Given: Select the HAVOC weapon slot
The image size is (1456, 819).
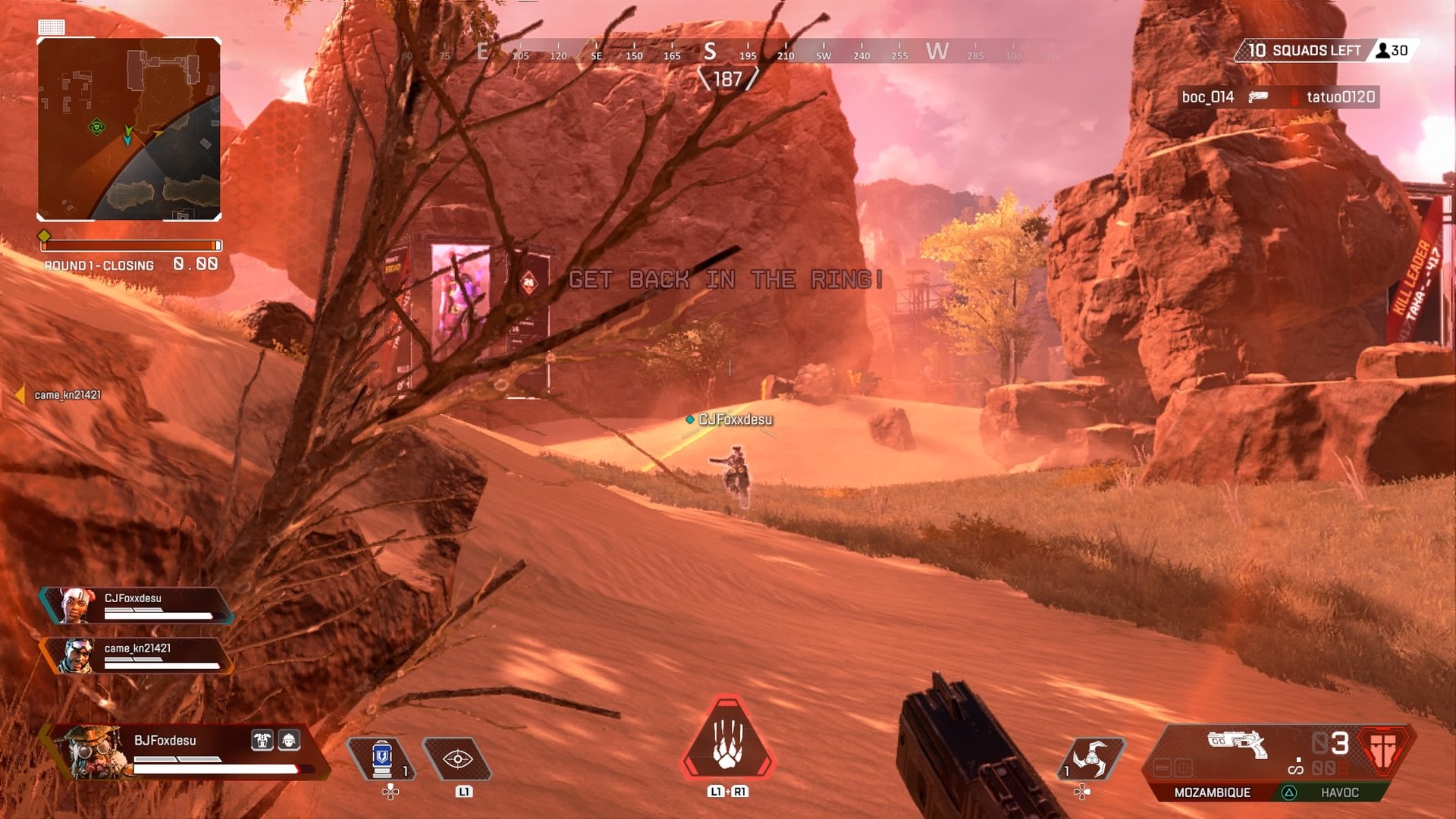Looking at the screenshot, I should (1341, 793).
